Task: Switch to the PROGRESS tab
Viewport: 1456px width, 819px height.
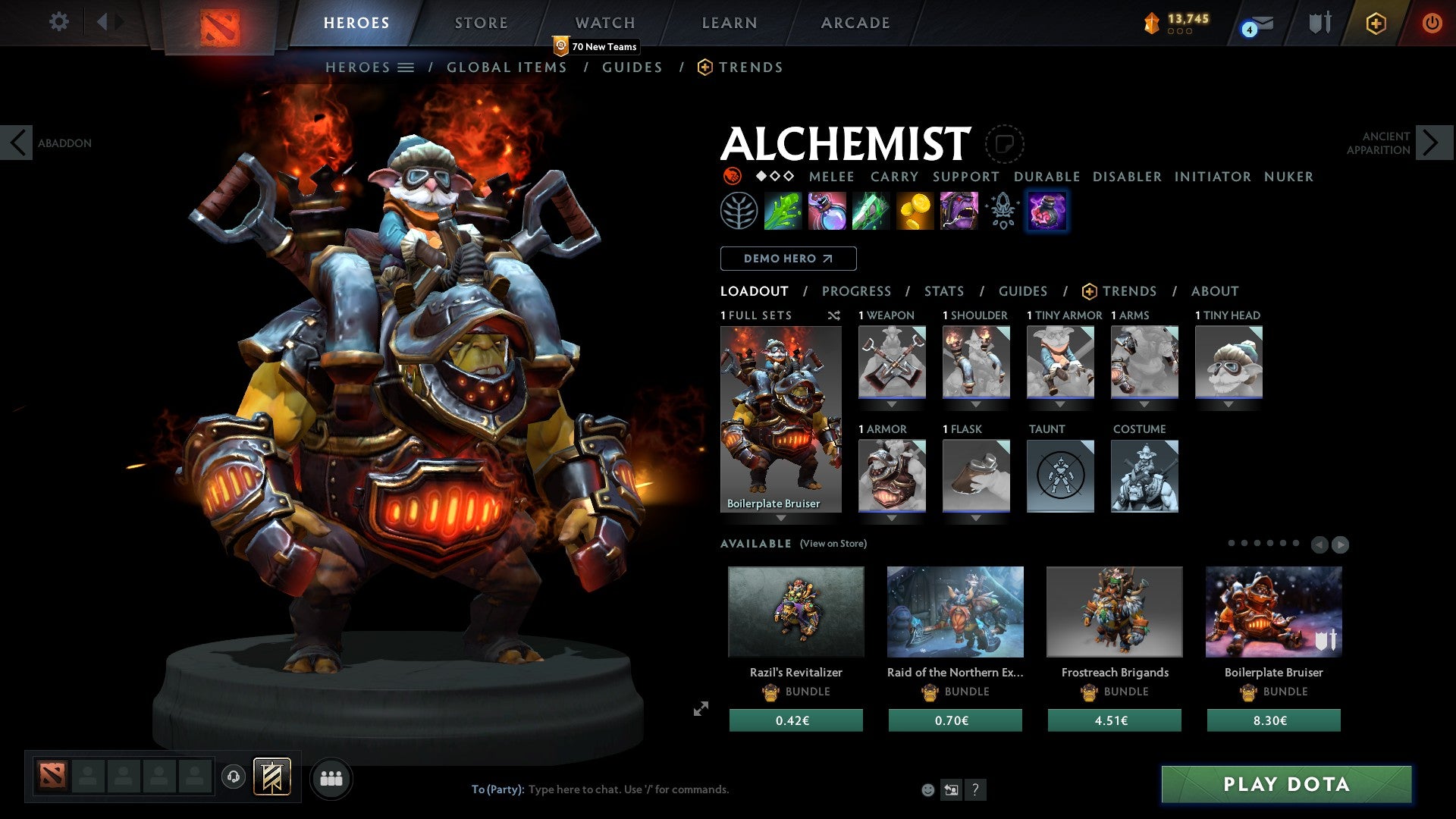Action: 857,290
